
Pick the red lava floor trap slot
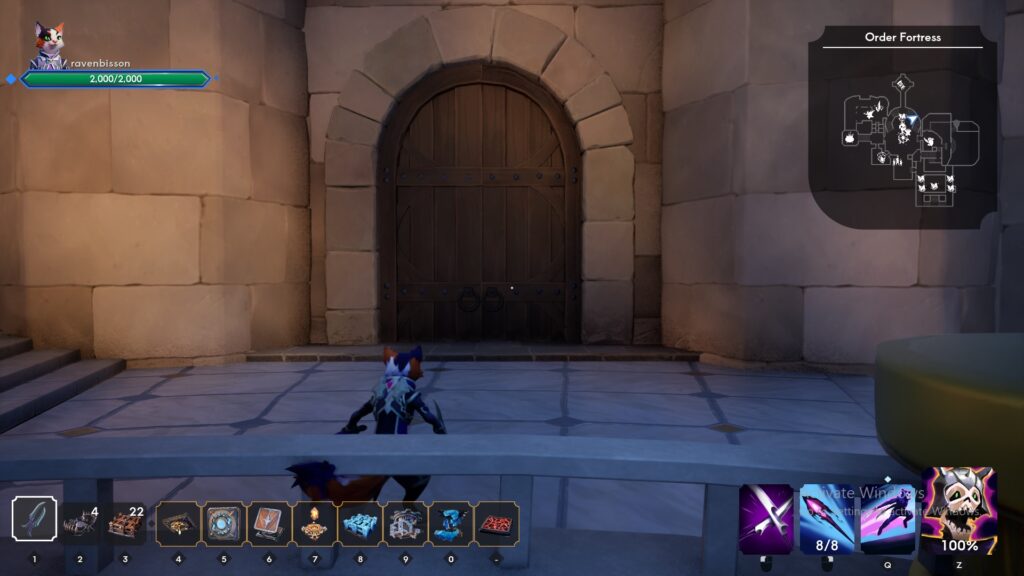(496, 523)
